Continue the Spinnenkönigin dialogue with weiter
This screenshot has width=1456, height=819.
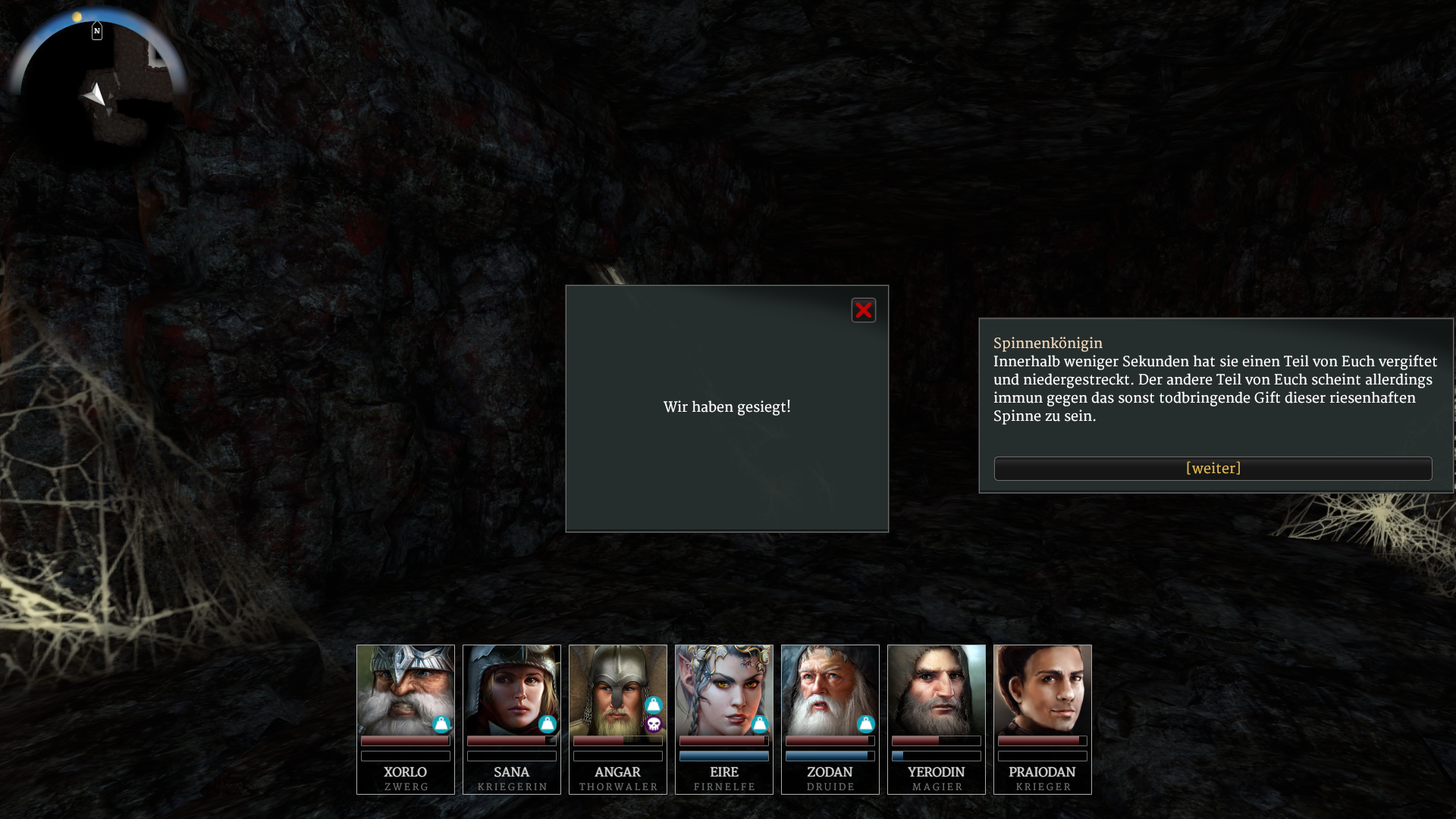click(1213, 469)
